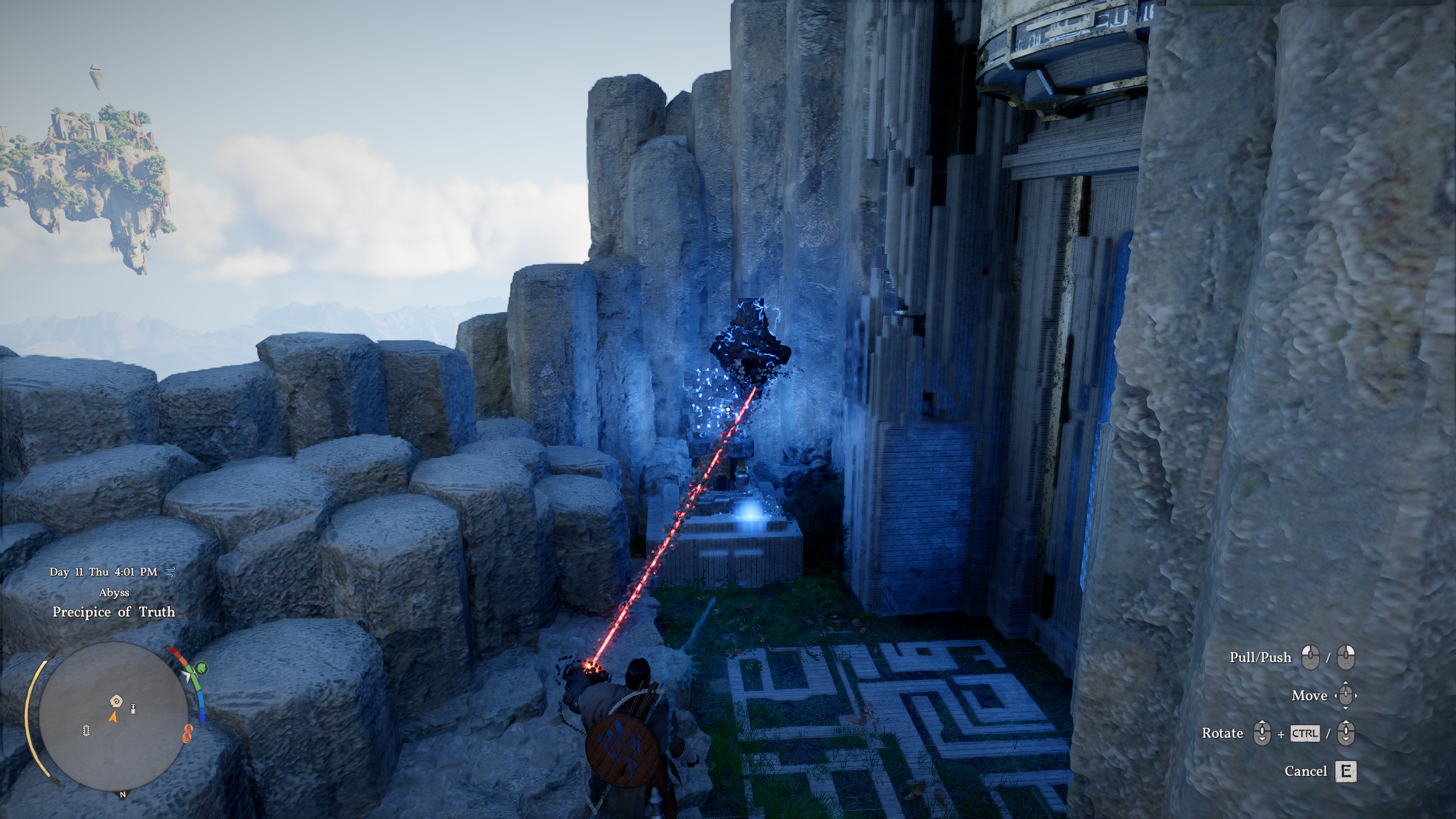
Task: Click the Precipice of Truth location label
Action: (114, 612)
